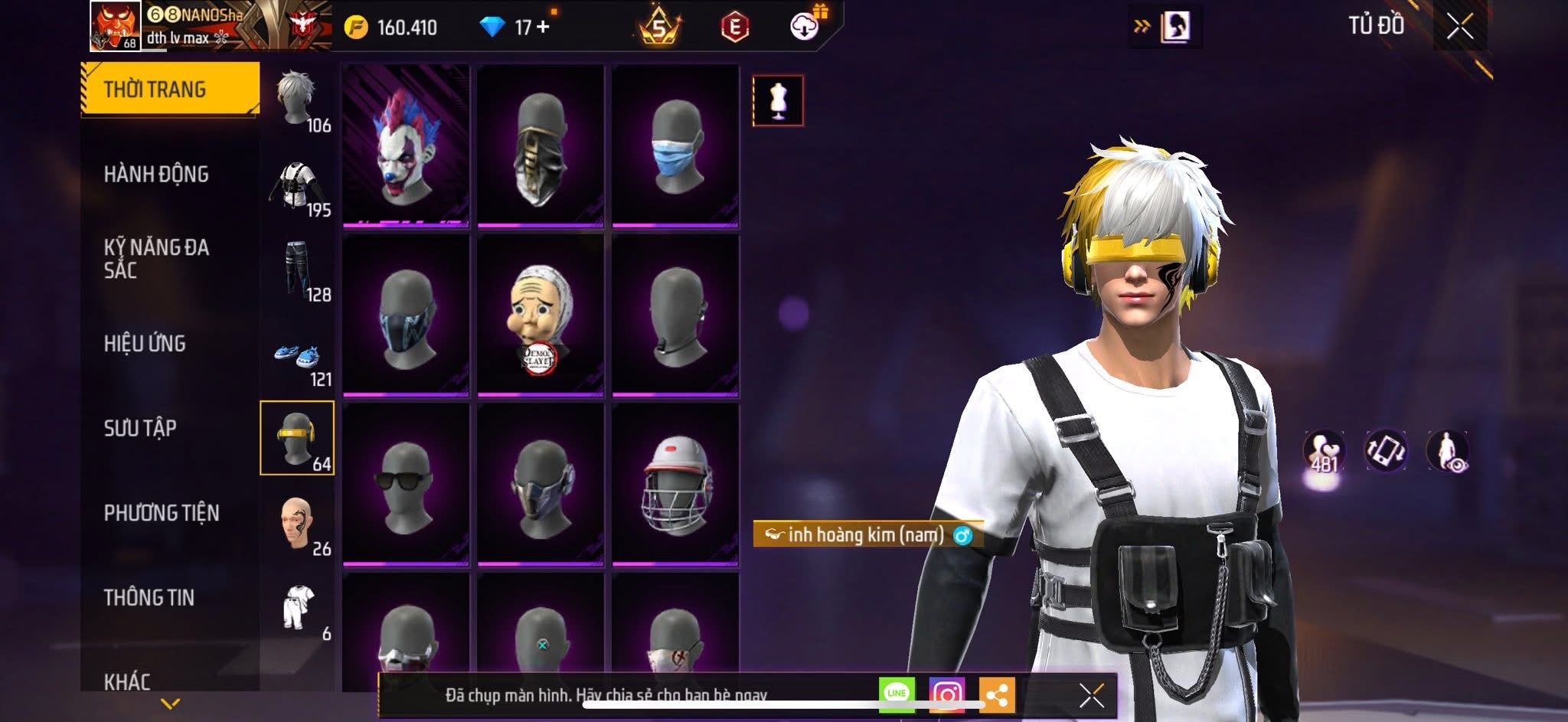Switch to the Hành Động tab
The height and width of the screenshot is (722, 1568).
156,175
